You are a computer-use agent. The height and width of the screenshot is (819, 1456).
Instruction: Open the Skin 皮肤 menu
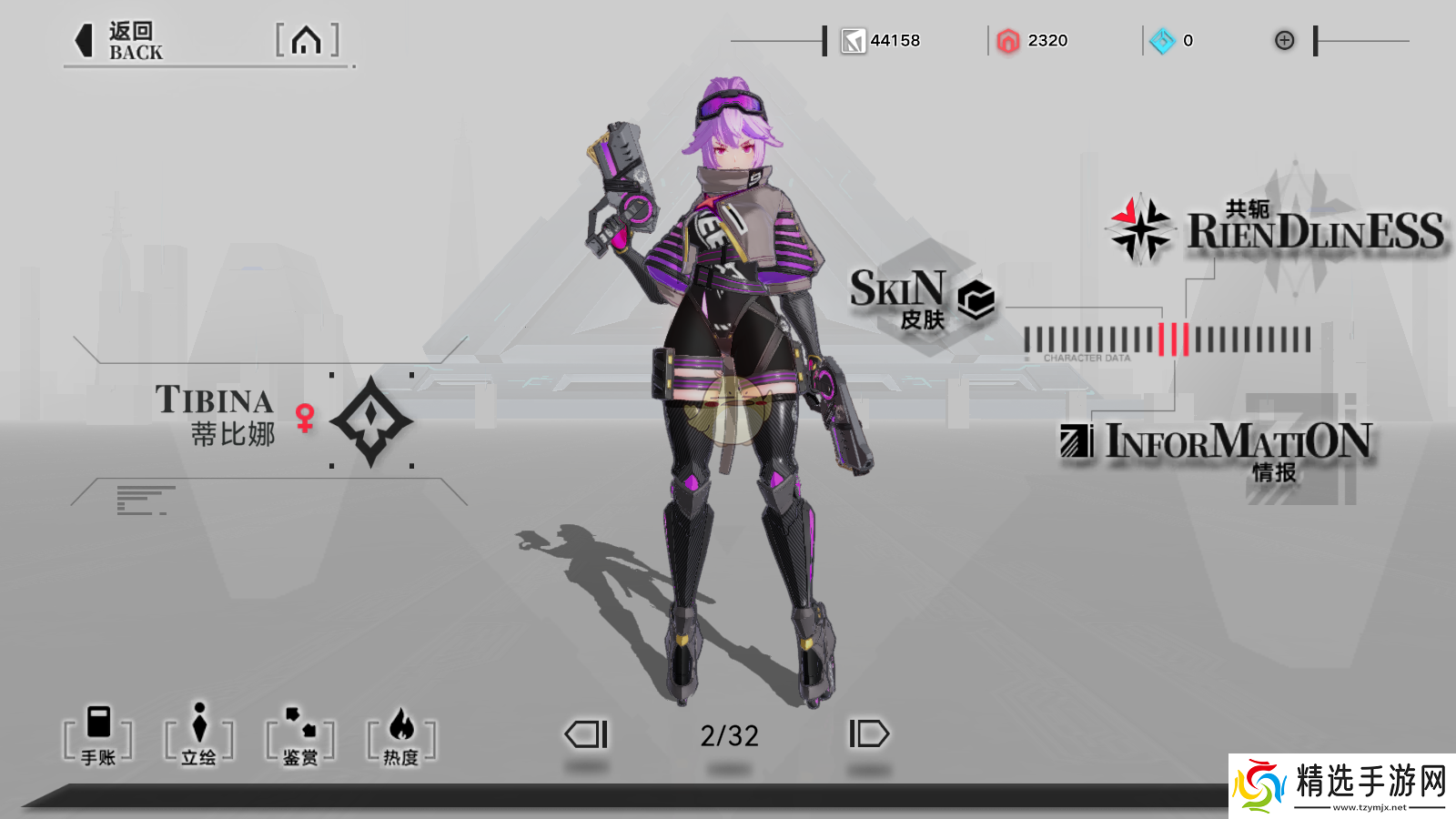(921, 299)
